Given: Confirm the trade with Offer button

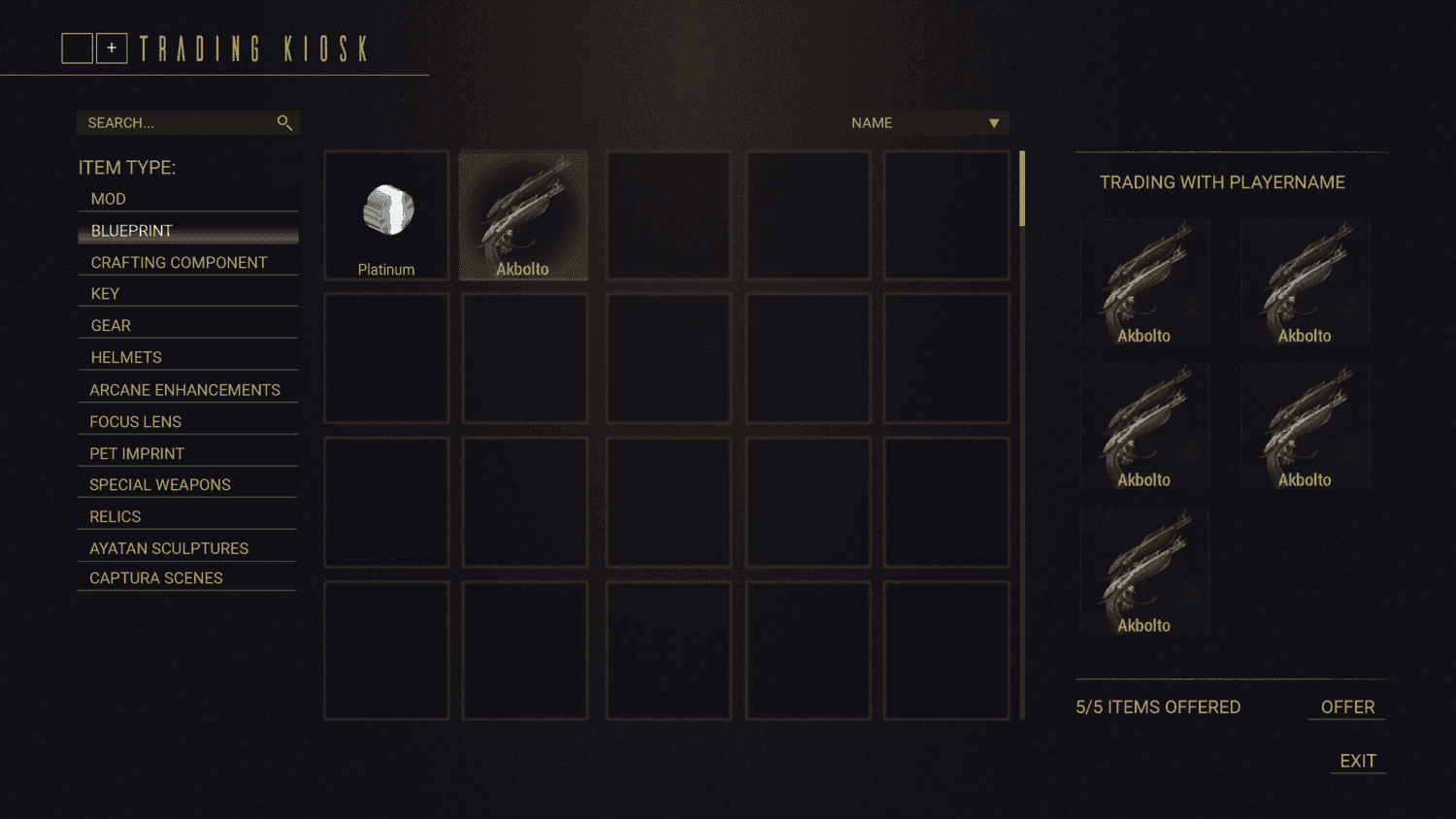Looking at the screenshot, I should 1347,707.
